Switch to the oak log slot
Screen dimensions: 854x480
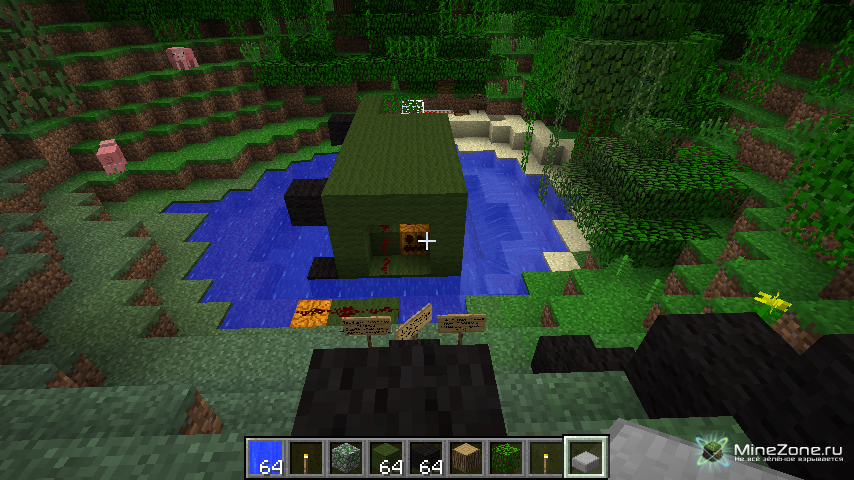(x=465, y=457)
